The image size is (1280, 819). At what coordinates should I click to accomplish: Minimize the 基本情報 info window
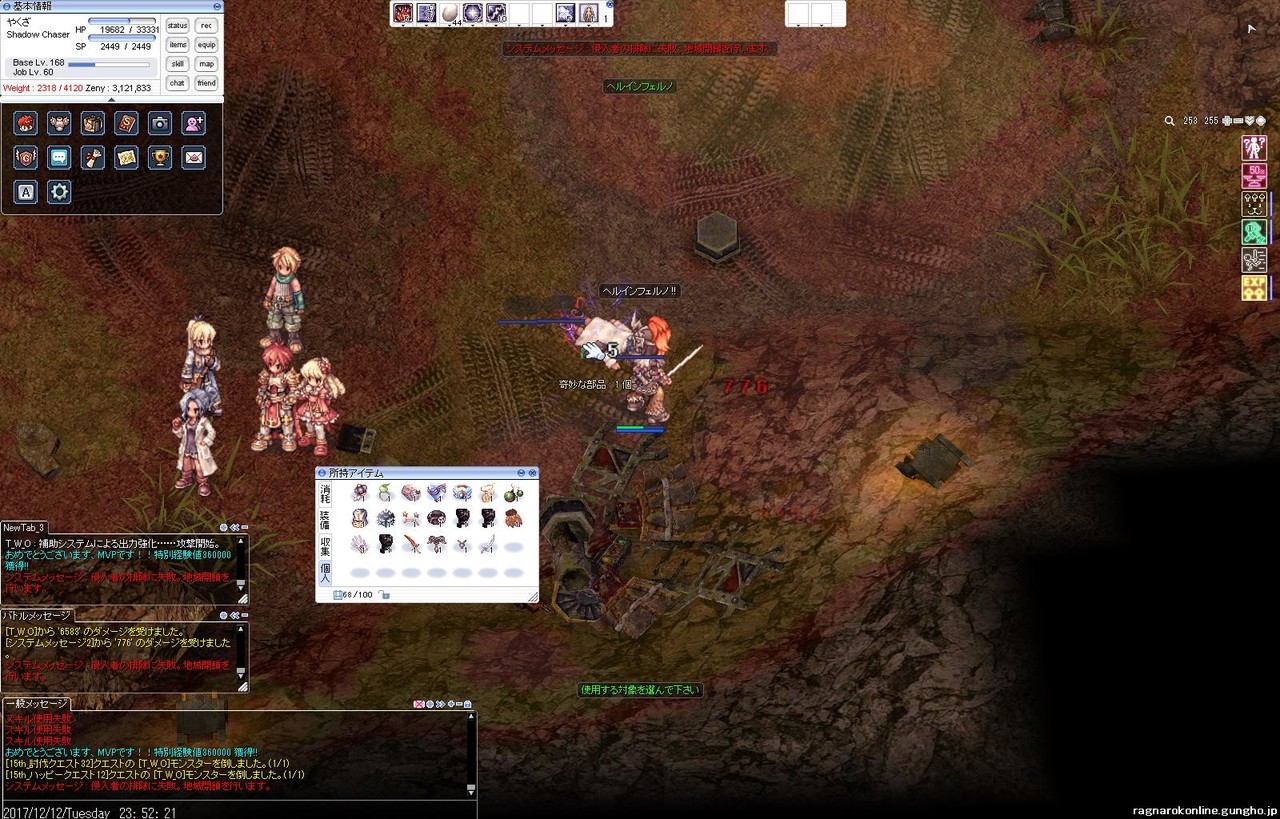point(217,6)
